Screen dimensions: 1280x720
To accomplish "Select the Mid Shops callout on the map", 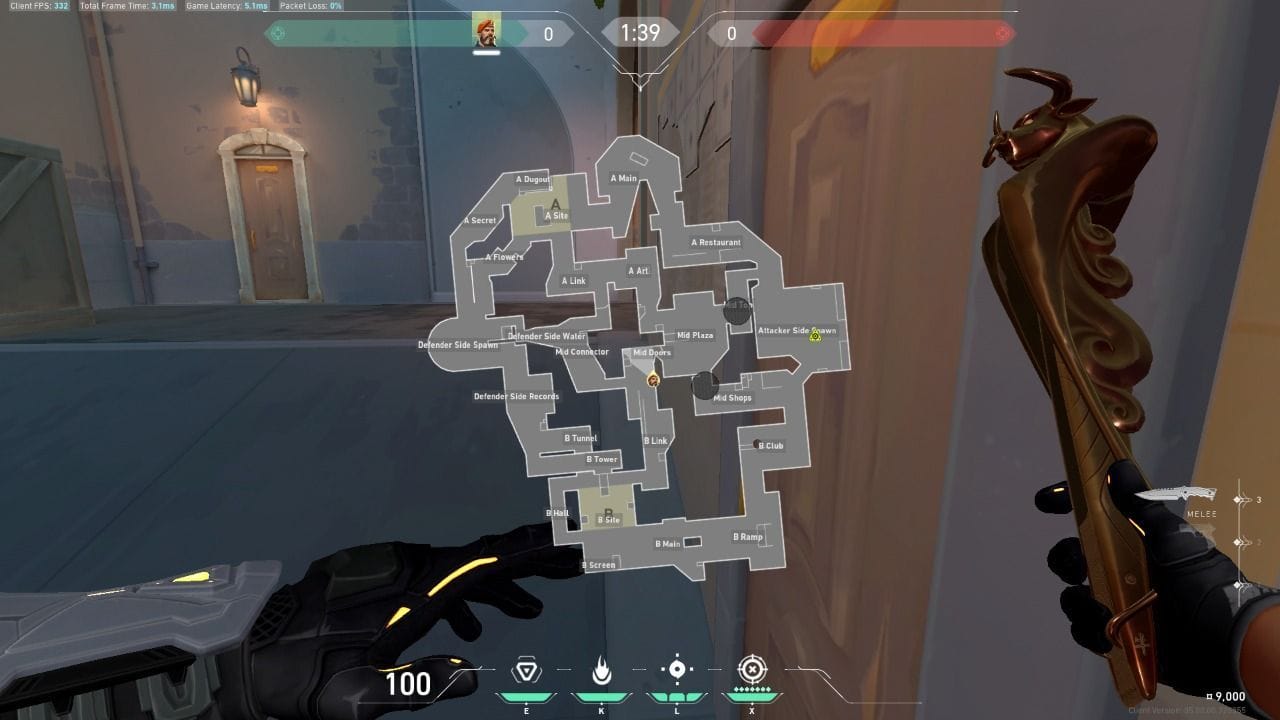I will tap(734, 398).
